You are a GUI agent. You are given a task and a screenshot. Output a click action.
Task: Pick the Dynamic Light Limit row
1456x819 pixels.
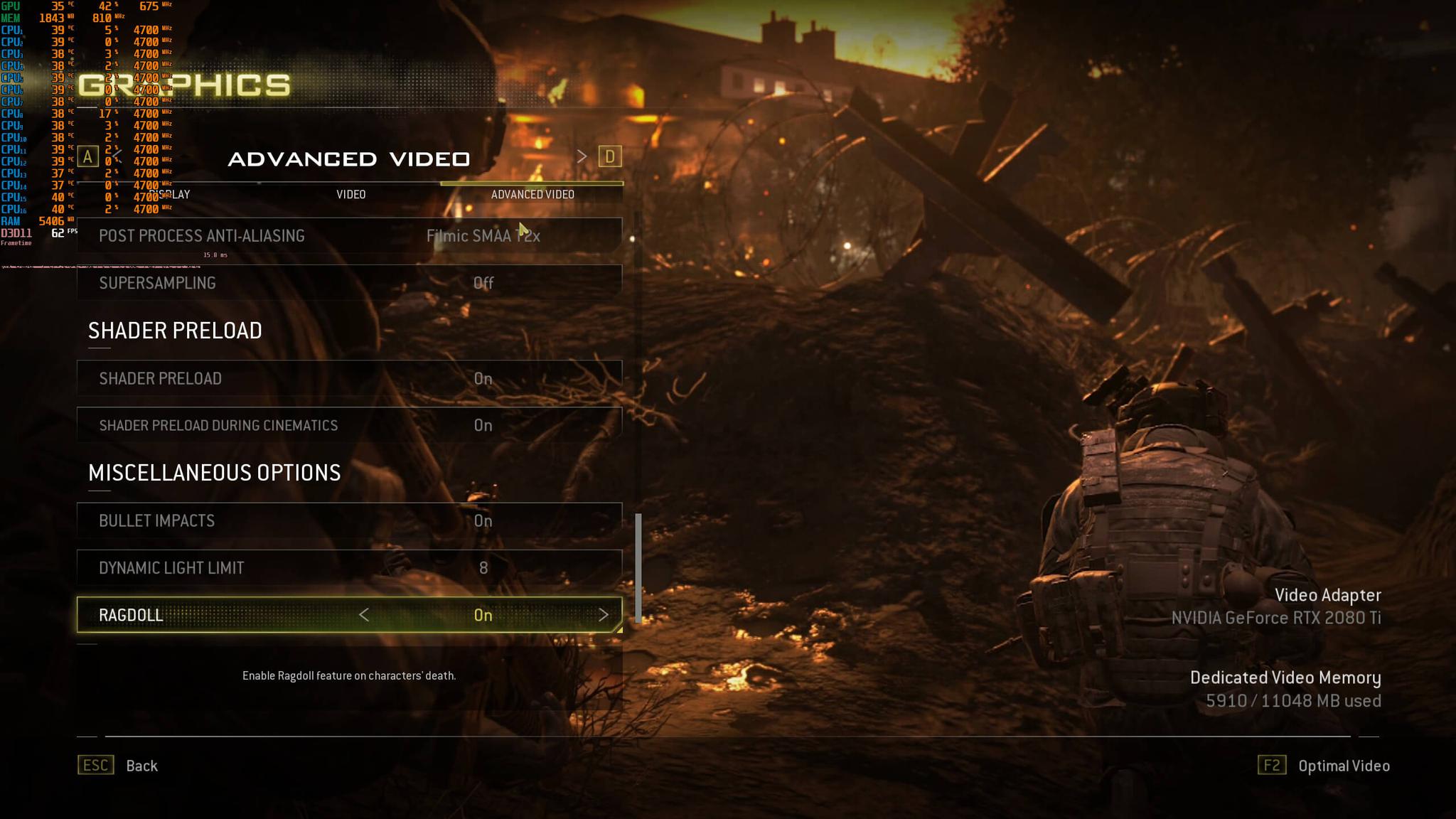pos(349,567)
